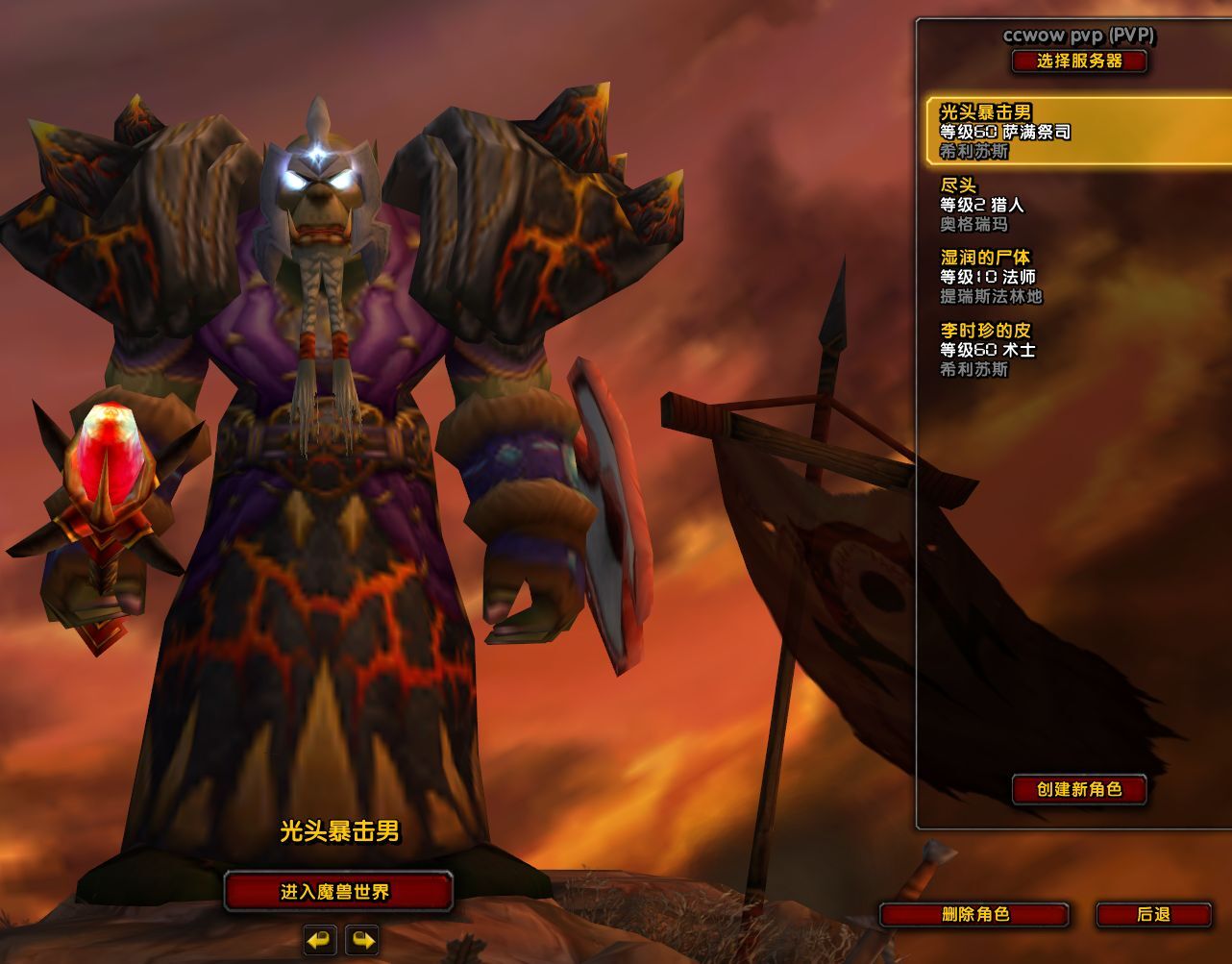Enter the world with 进入魔兽世界
The image size is (1232, 964).
point(337,892)
